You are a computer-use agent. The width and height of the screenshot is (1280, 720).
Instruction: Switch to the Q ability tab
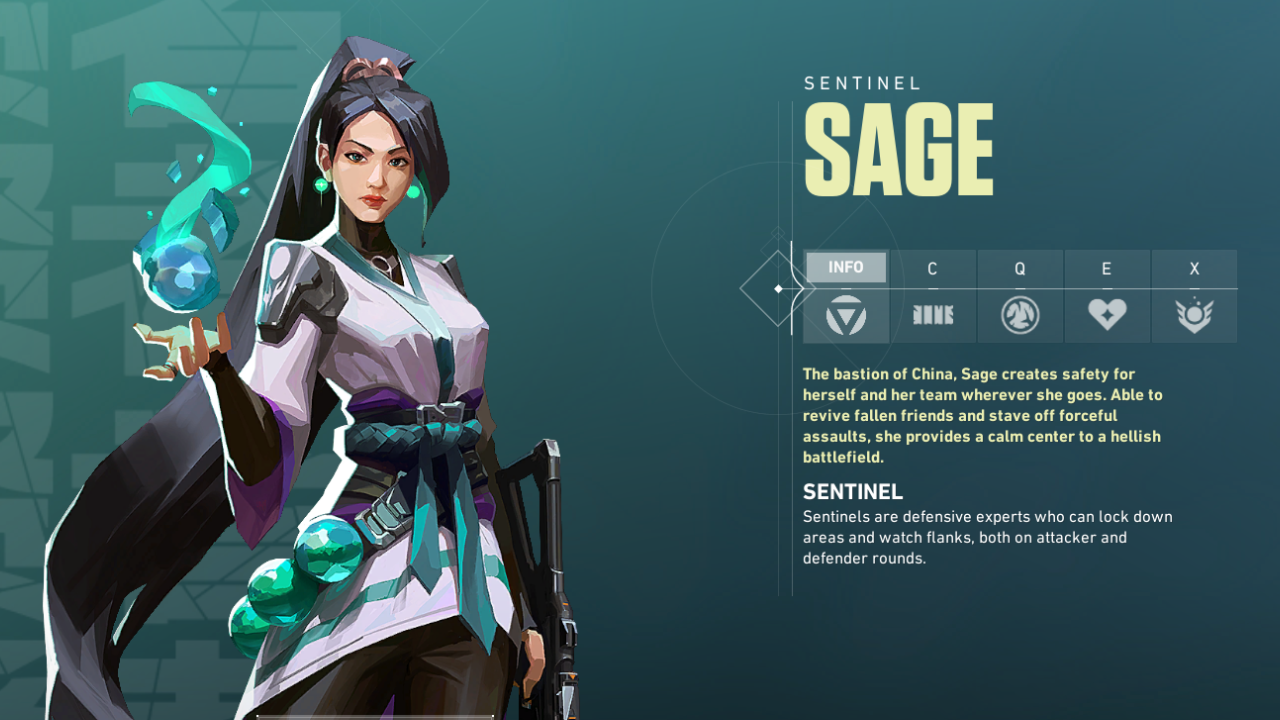(1019, 267)
